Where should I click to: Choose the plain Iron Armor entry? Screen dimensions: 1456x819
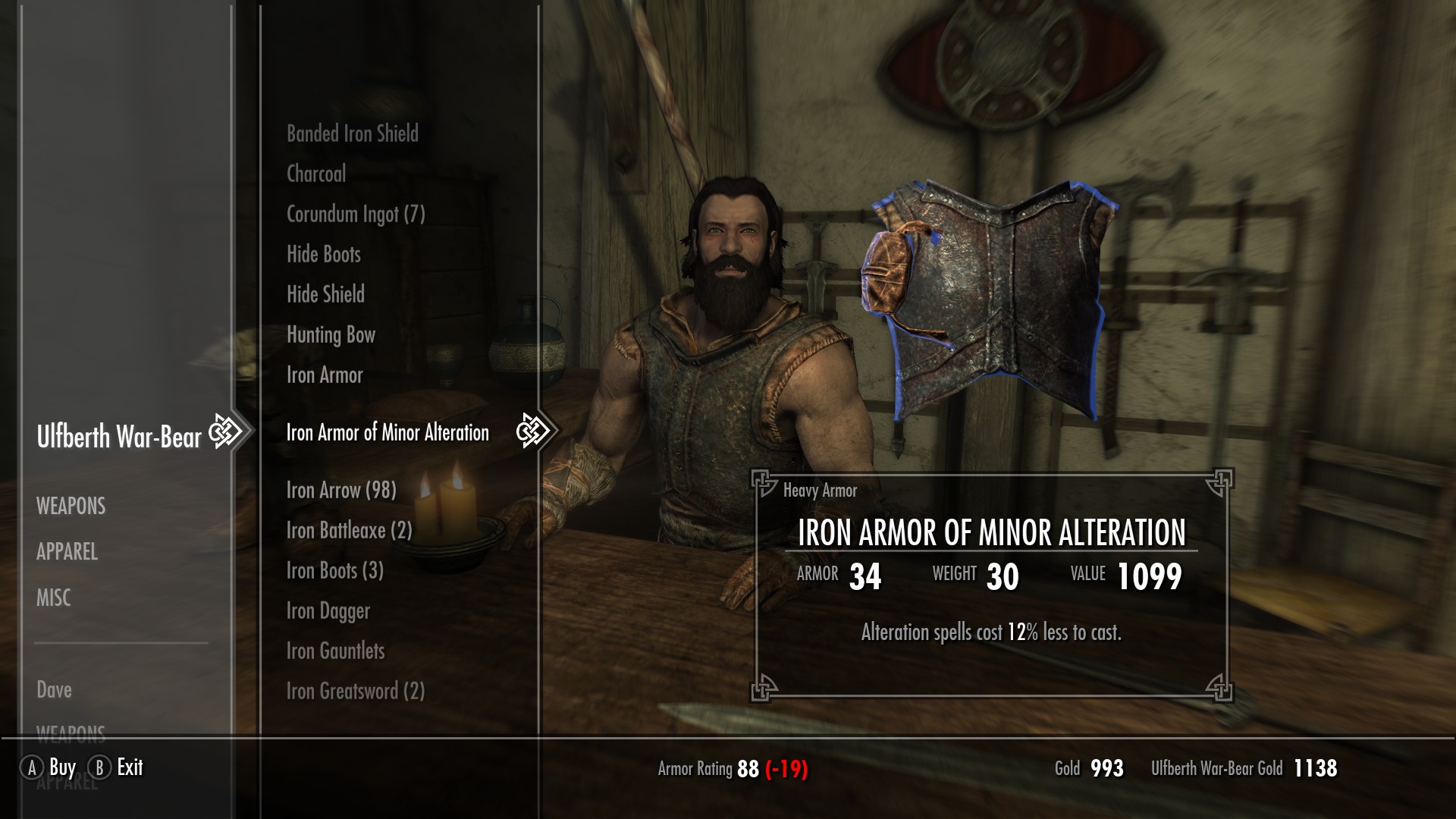(x=325, y=375)
